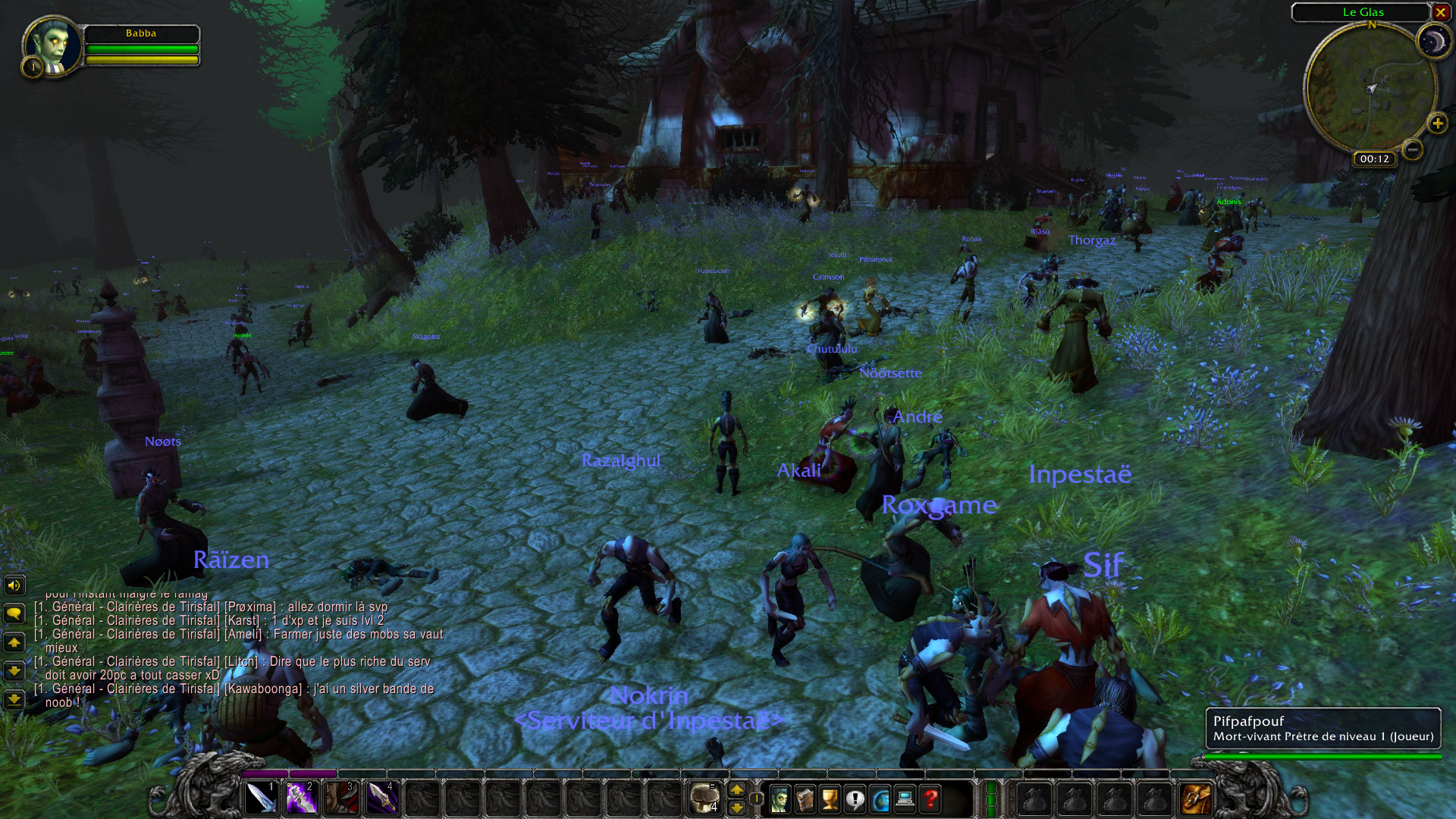Zoom in the minimap with plus button

[x=1437, y=123]
